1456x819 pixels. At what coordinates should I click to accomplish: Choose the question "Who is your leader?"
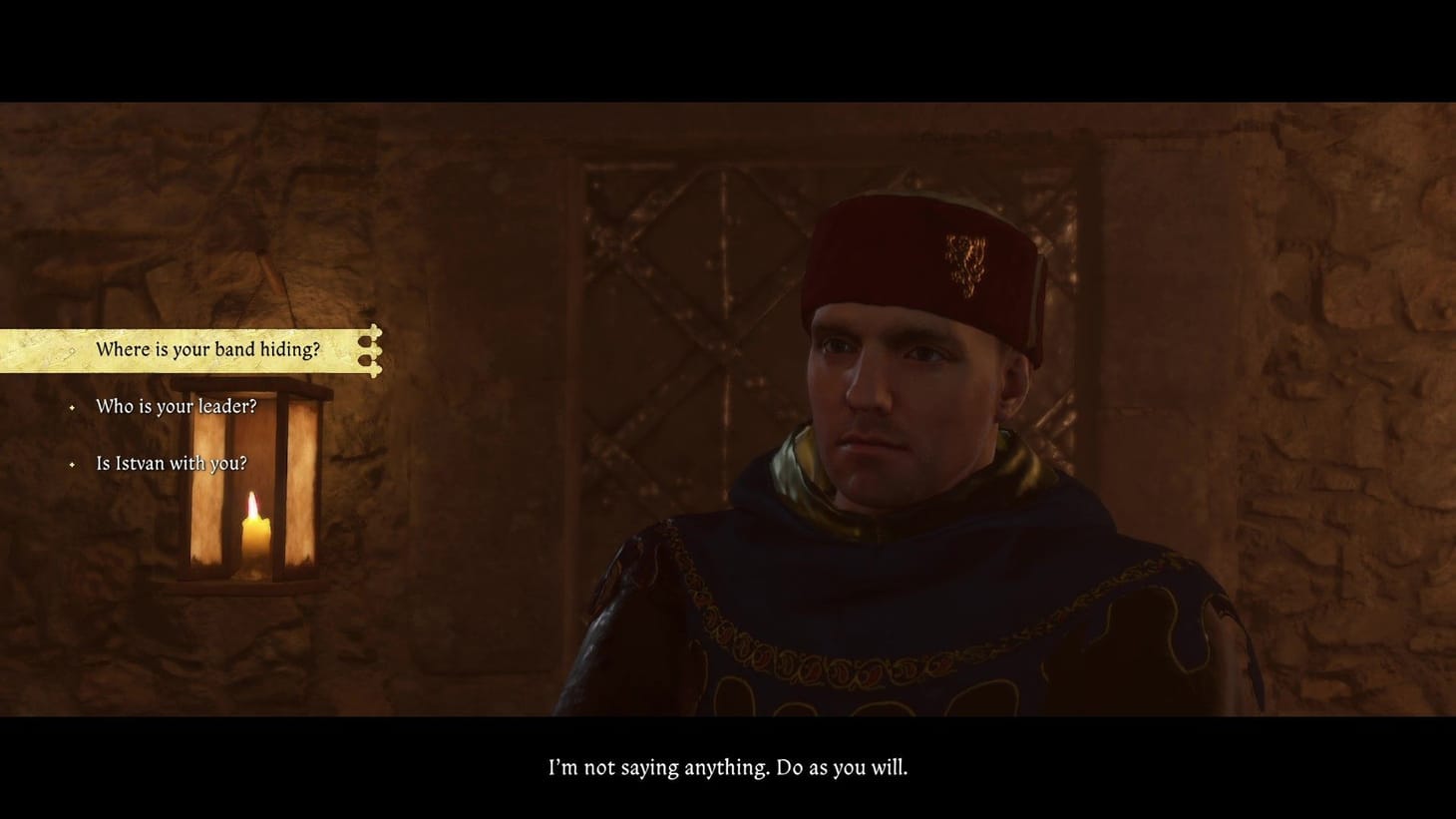pos(176,407)
